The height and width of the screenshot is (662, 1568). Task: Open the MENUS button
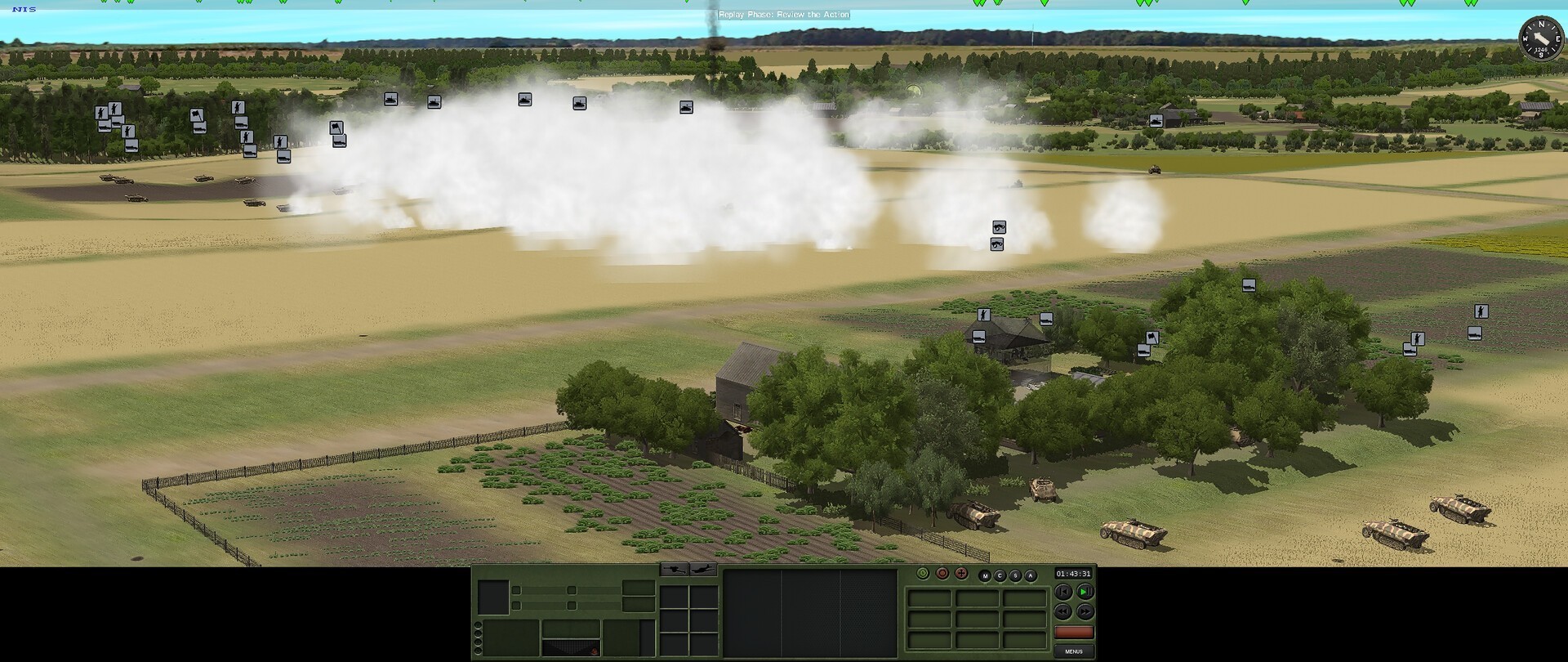(1073, 651)
